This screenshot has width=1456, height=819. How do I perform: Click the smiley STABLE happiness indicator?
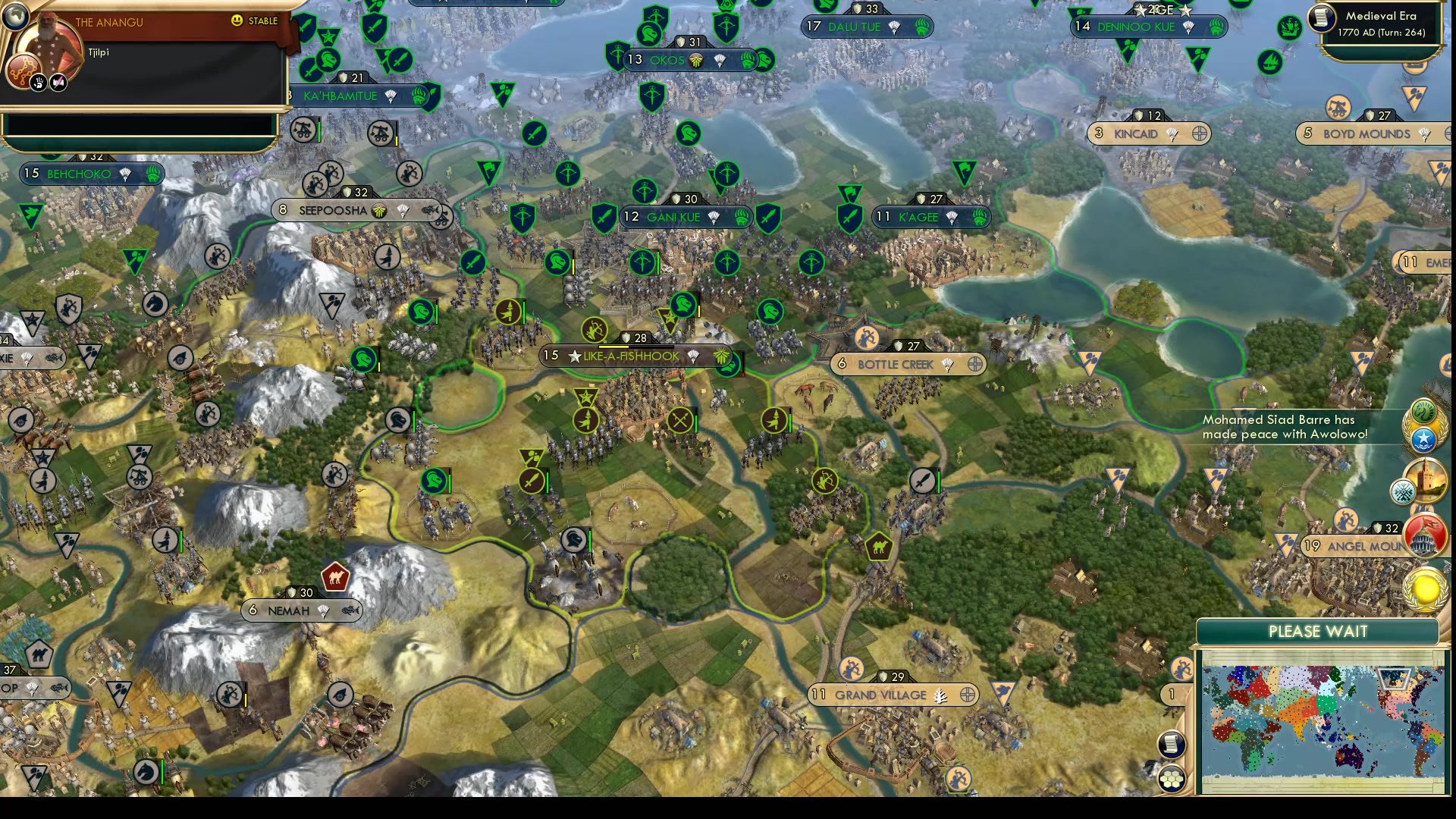pos(238,22)
